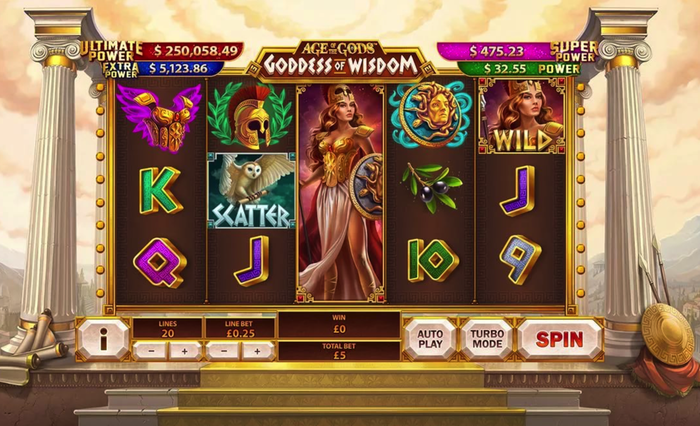Lower the line bet amount
700x426 pixels.
(x=222, y=351)
